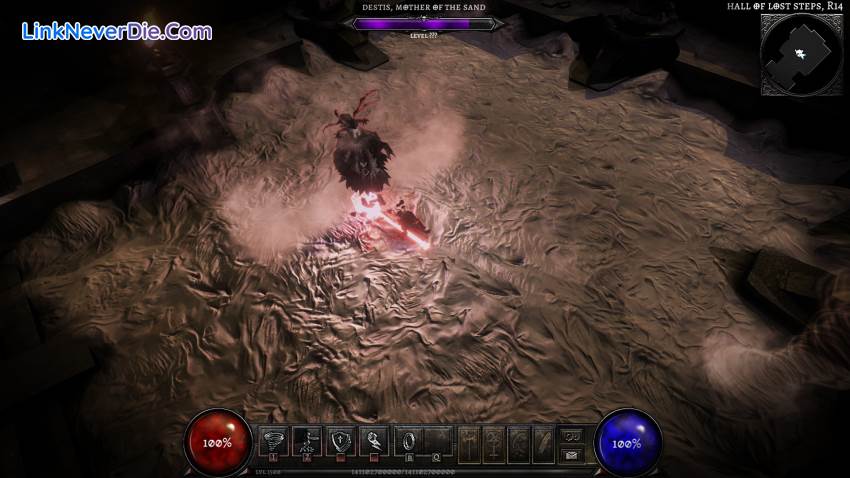Viewport: 850px width, 478px height.
Task: Trigger the skill icon beside the shield
Action: click(374, 441)
